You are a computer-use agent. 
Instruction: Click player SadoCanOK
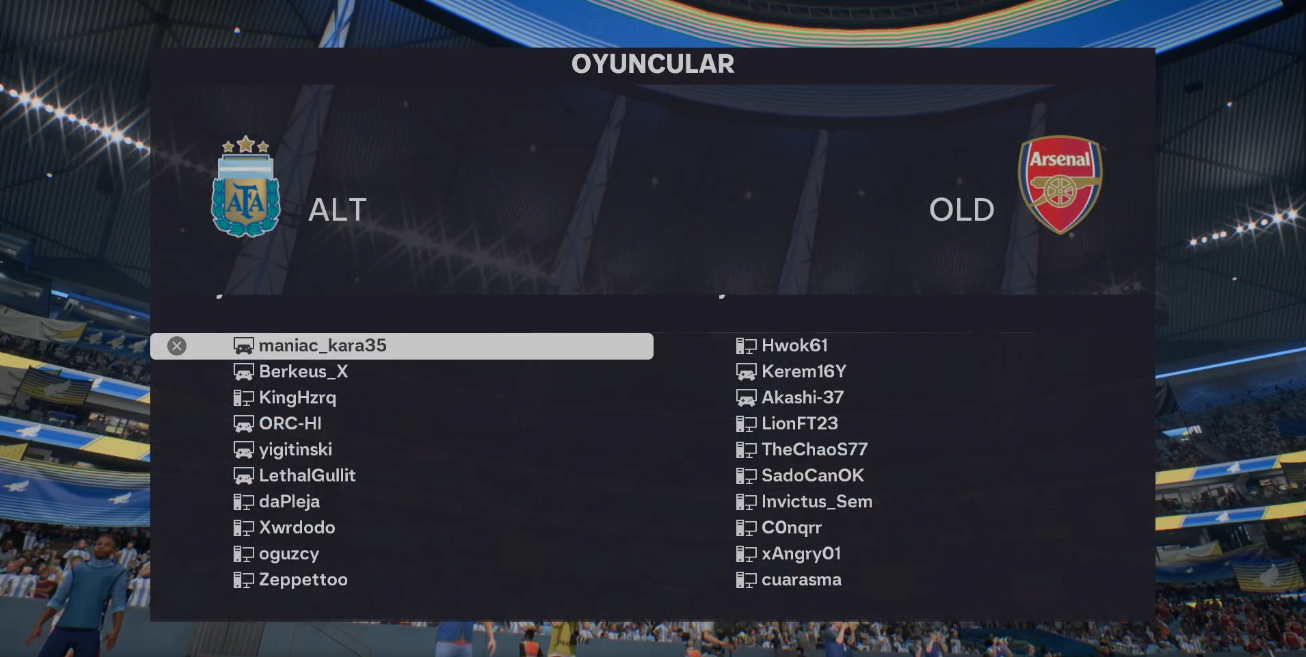click(812, 476)
